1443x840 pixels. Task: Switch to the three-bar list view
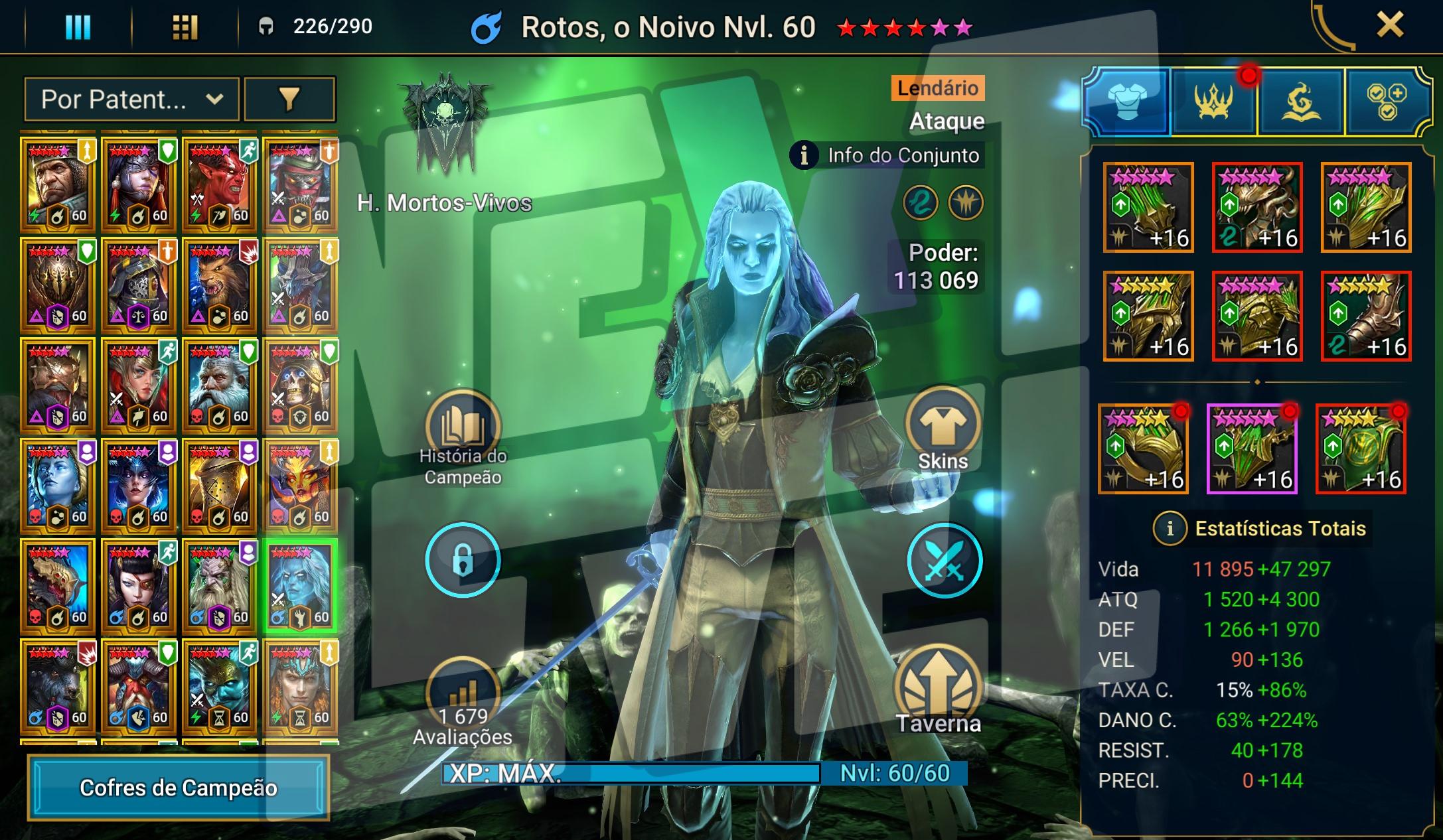pos(78,27)
